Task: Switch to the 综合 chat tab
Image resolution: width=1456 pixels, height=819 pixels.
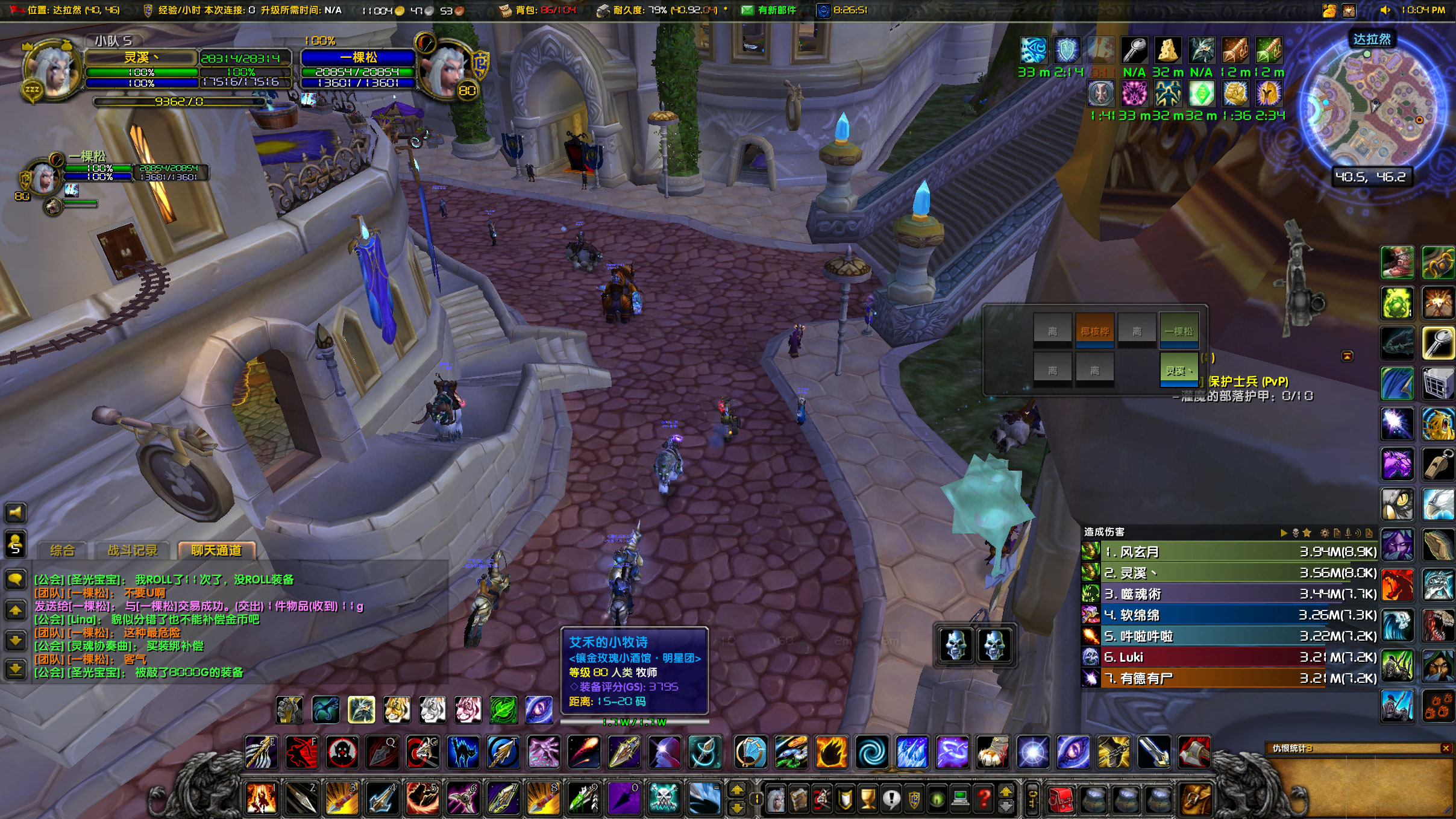Action: (64, 550)
